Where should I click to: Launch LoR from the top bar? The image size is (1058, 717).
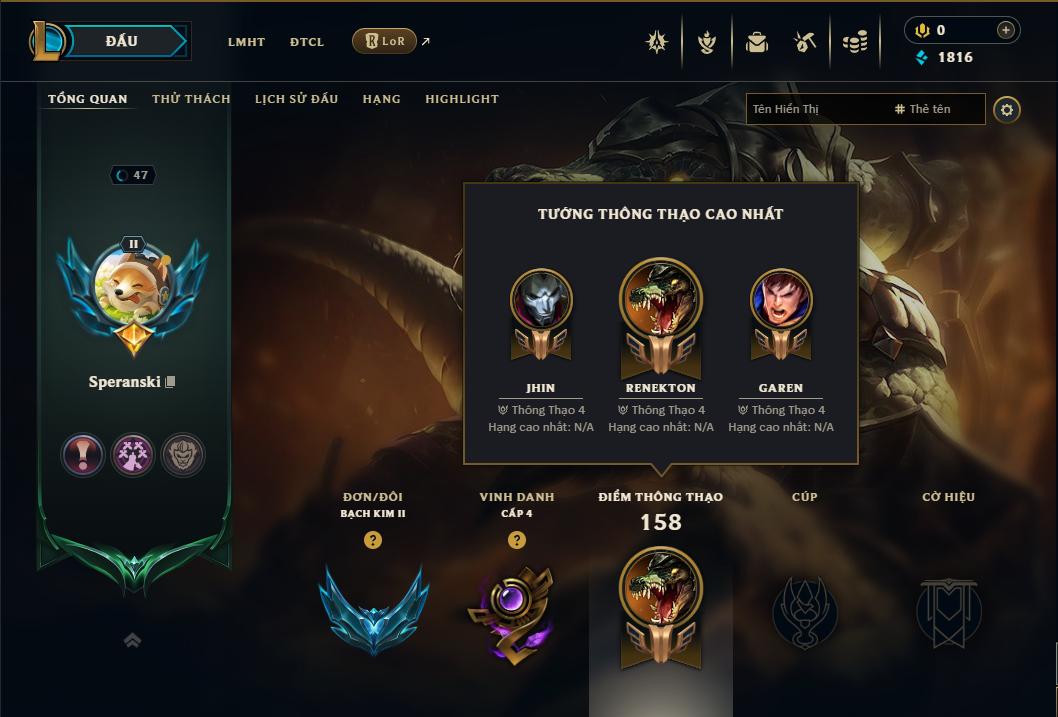tap(384, 41)
